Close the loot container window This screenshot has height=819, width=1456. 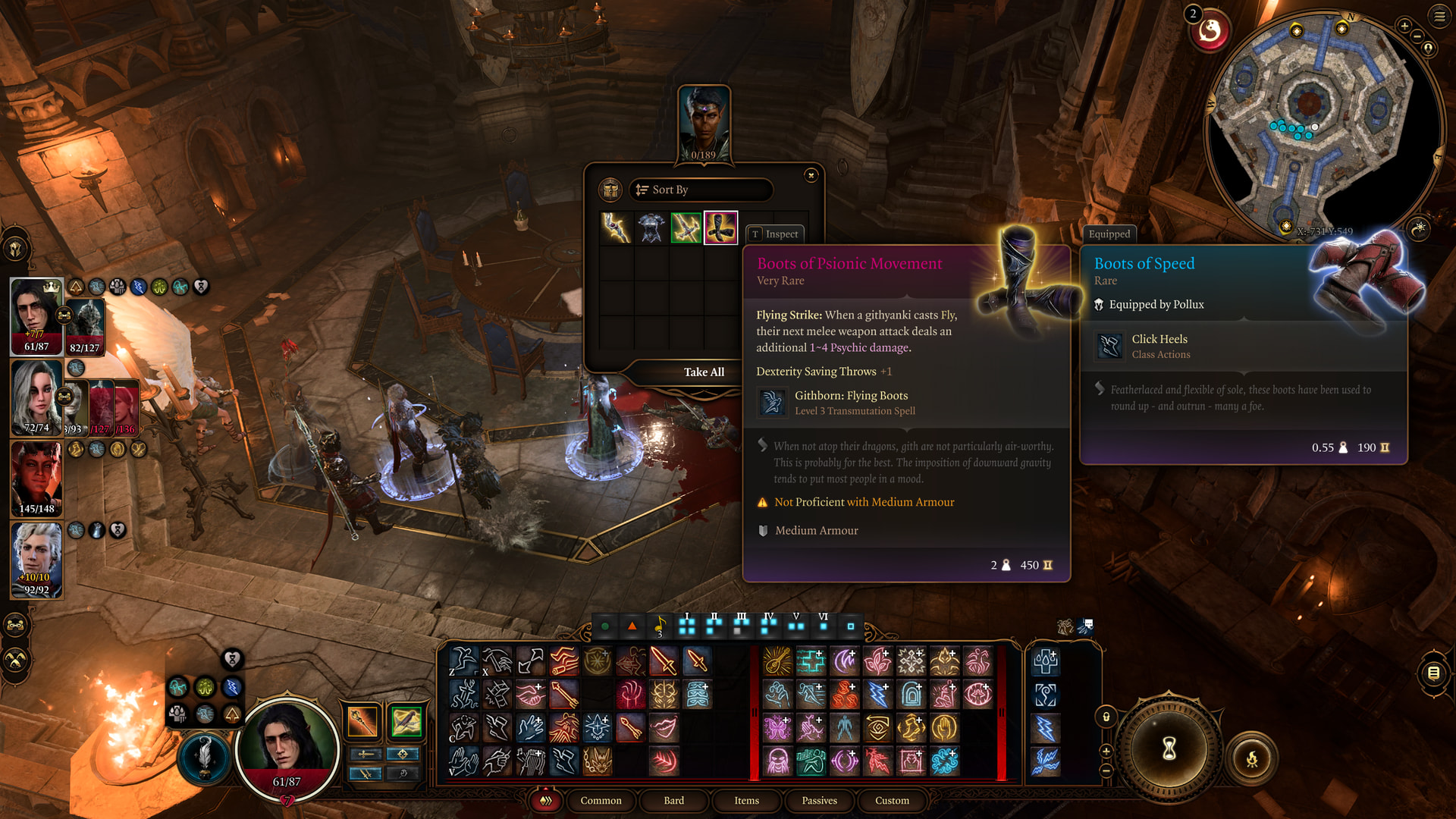click(811, 176)
